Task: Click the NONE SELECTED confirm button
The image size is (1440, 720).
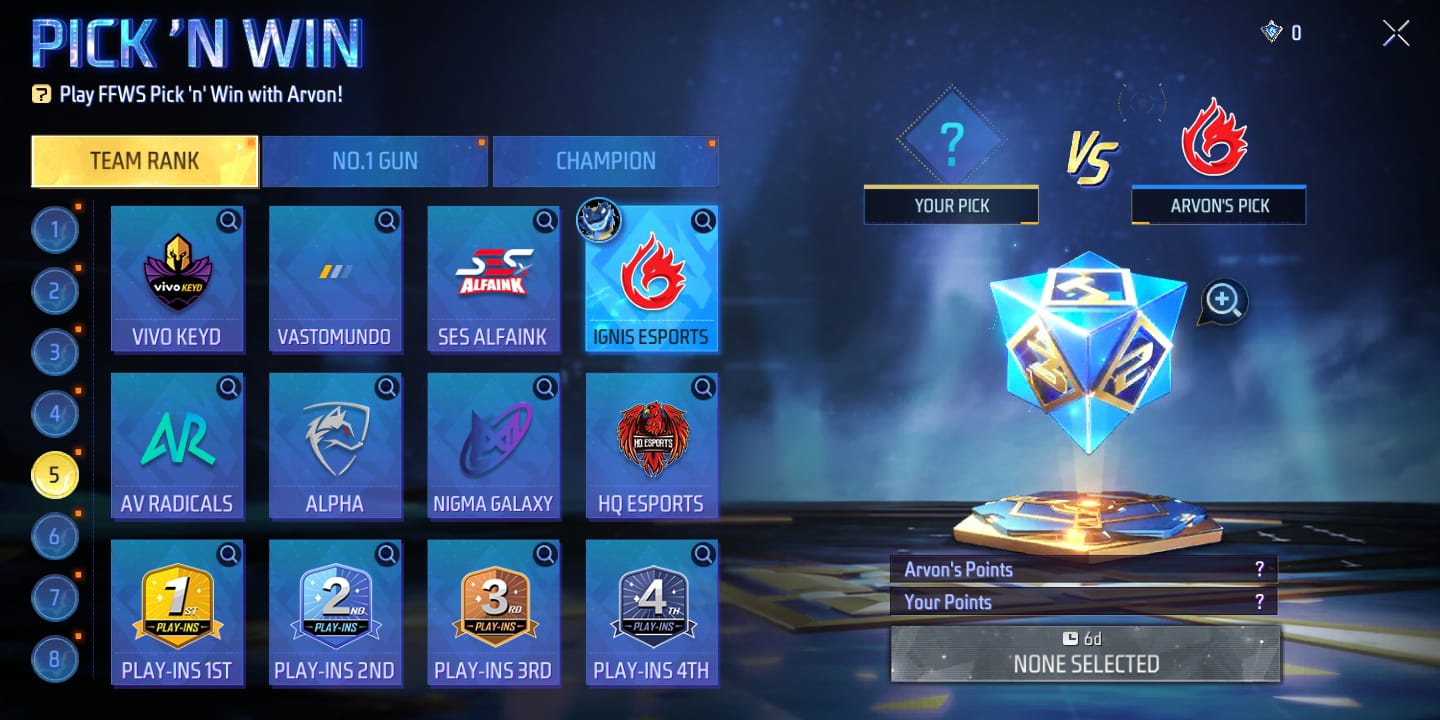Action: 1085,654
